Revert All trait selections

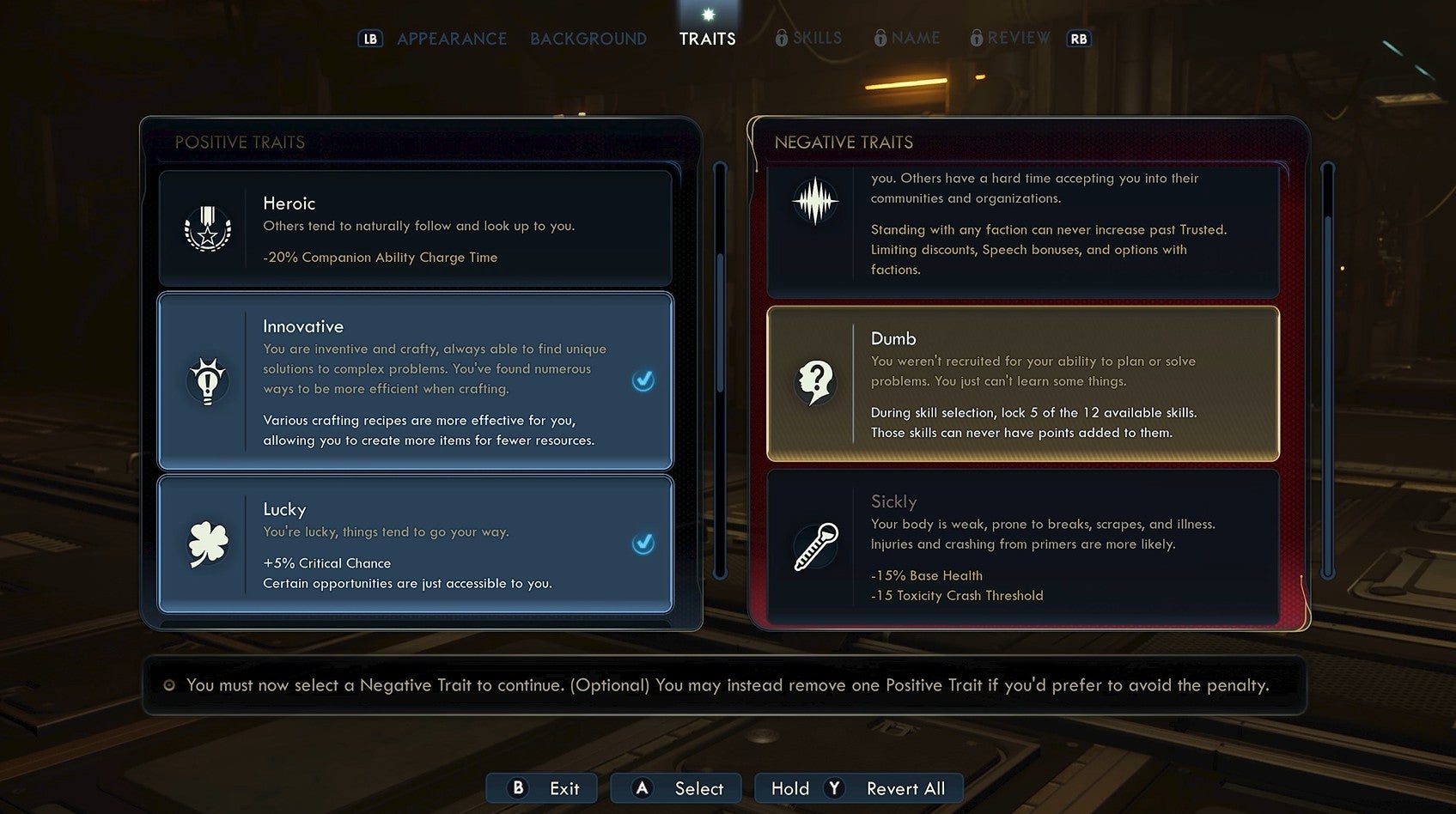coord(859,788)
